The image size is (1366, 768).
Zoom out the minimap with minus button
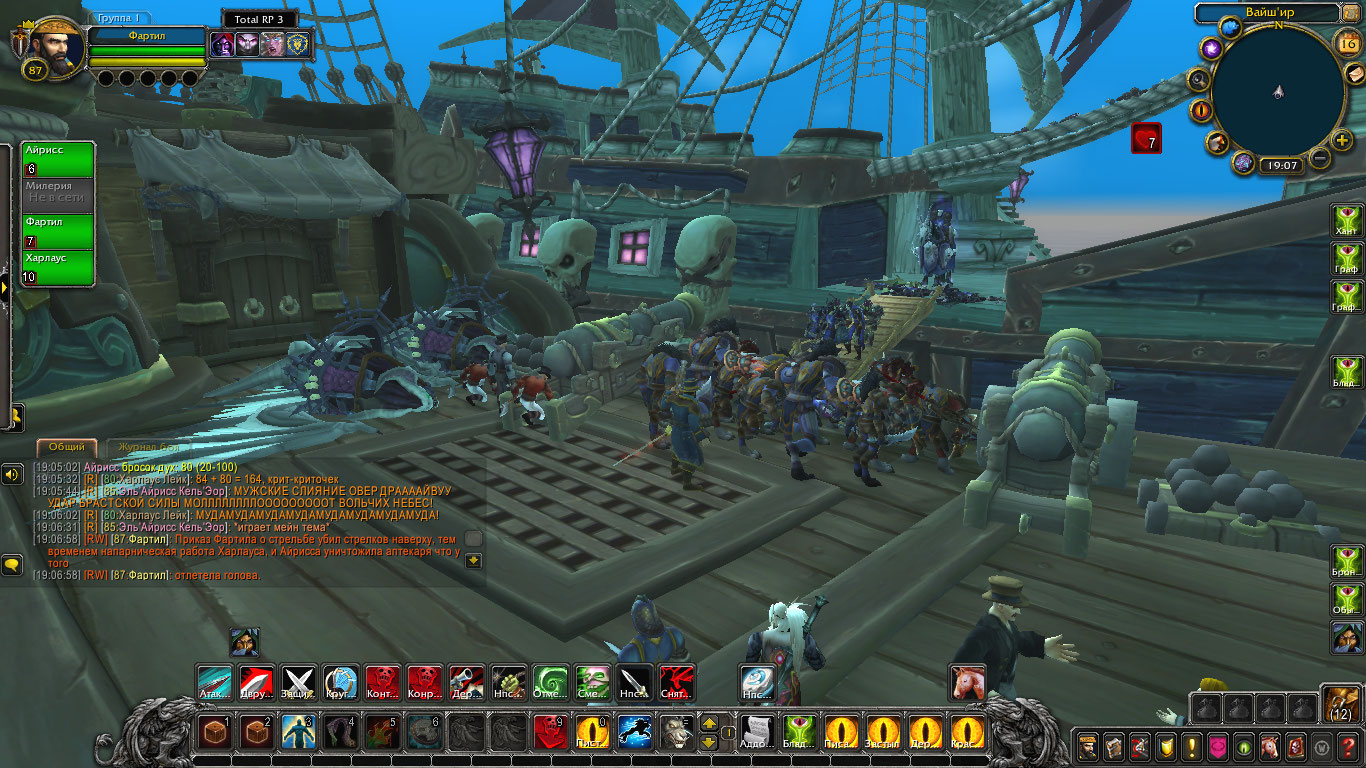pyautogui.click(x=1320, y=158)
